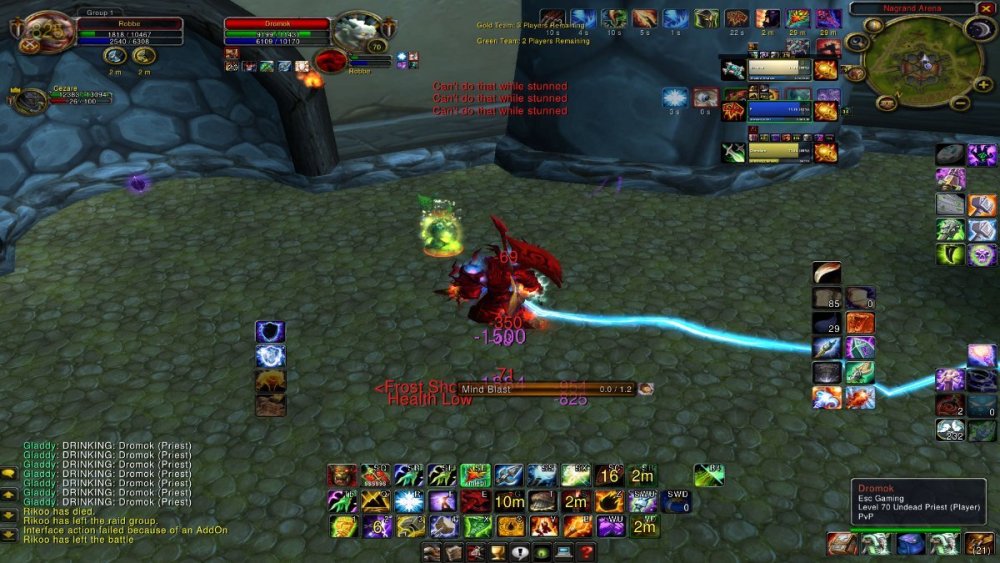
Task: Click the green eye micro menu button
Action: coord(541,552)
